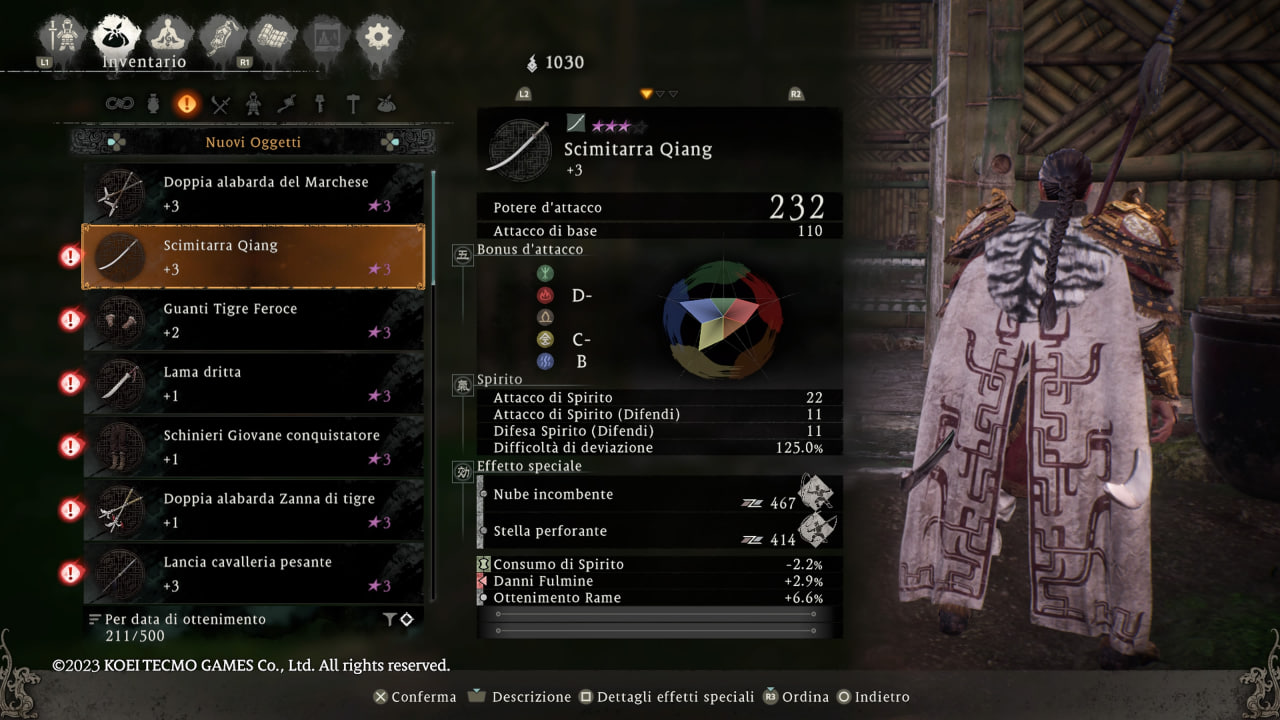The height and width of the screenshot is (720, 1280).
Task: Show all items with the infinity filter
Action: 120,103
